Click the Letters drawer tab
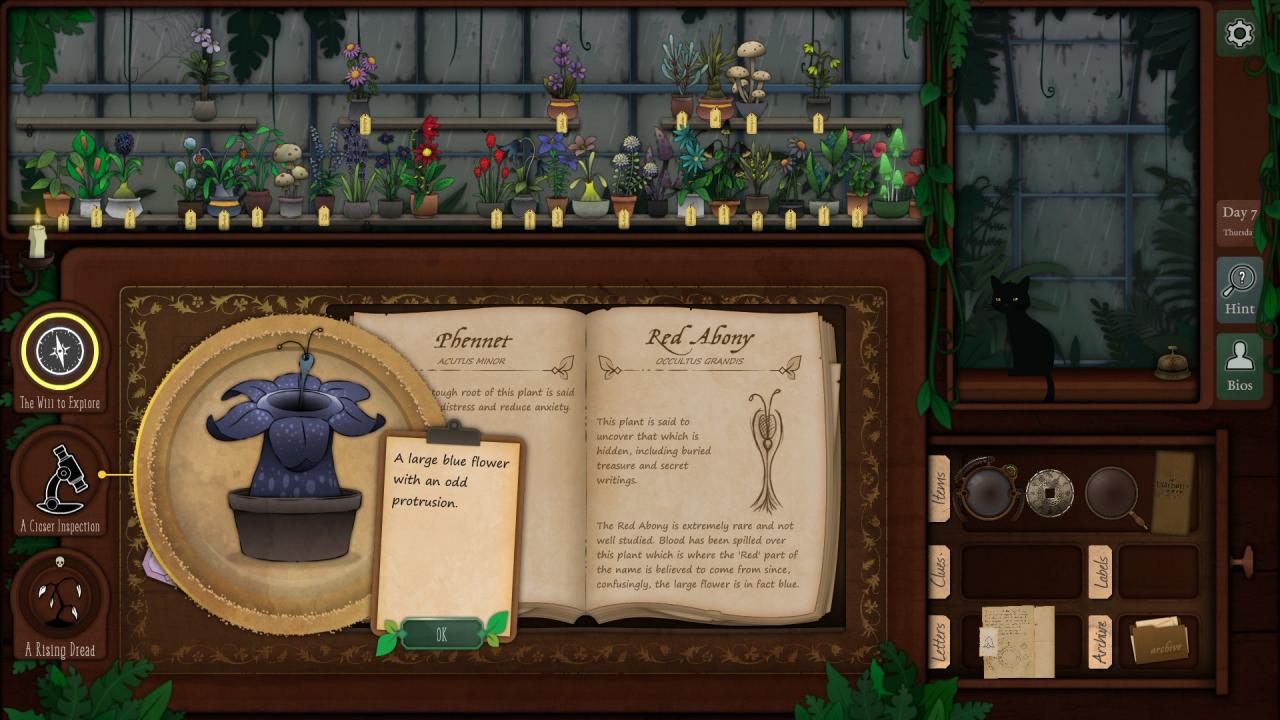 pyautogui.click(x=939, y=642)
